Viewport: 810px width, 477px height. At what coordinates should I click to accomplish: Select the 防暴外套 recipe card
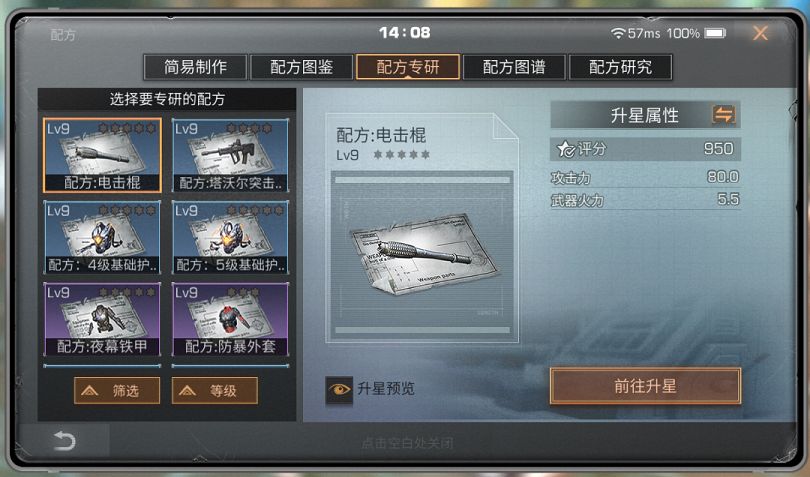click(230, 319)
